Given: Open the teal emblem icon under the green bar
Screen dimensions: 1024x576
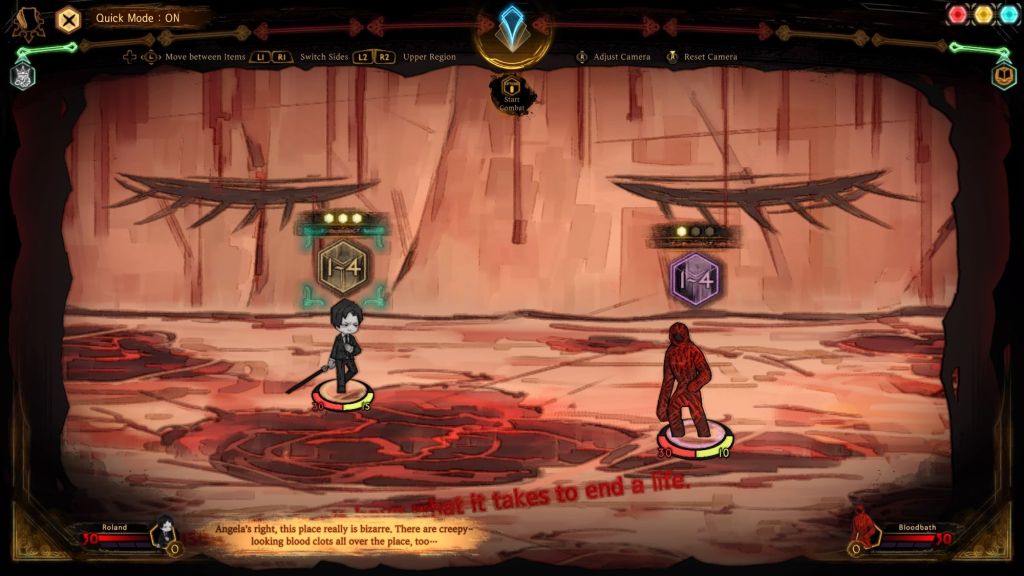Looking at the screenshot, I should pyautogui.click(x=23, y=75).
